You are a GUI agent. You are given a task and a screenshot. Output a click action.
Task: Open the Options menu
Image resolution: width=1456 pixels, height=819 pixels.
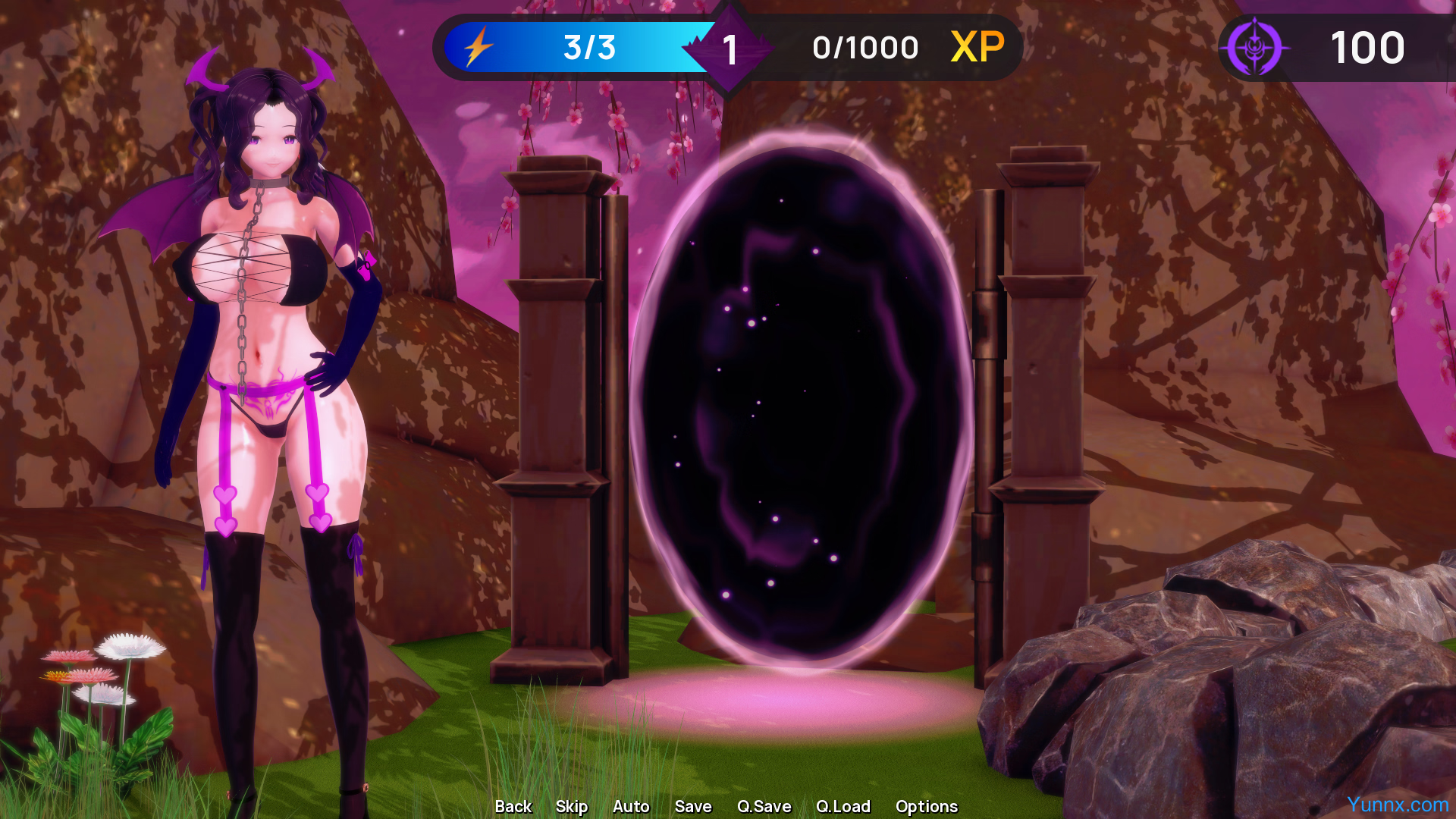click(x=927, y=806)
